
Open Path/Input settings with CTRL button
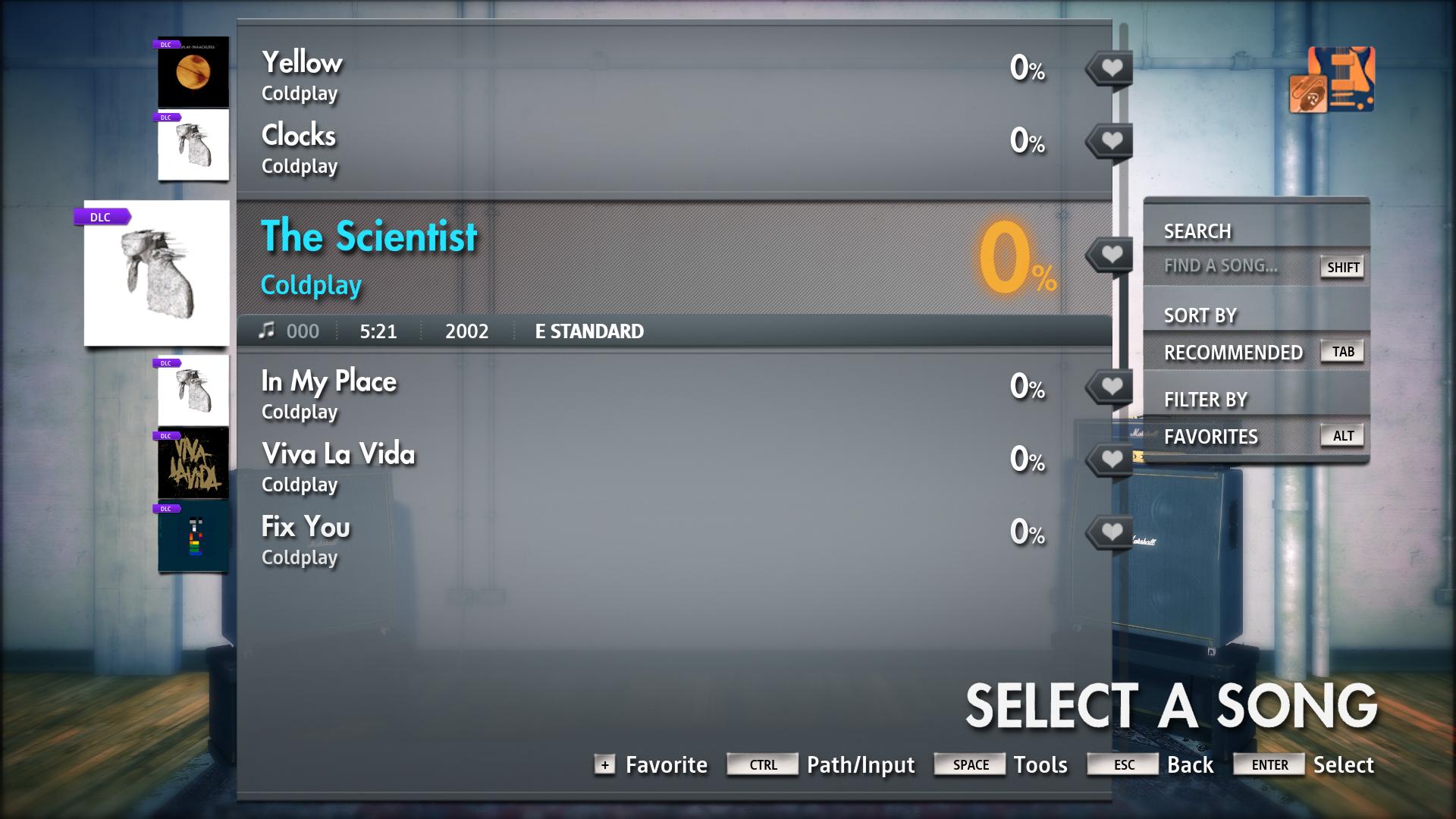point(761,764)
